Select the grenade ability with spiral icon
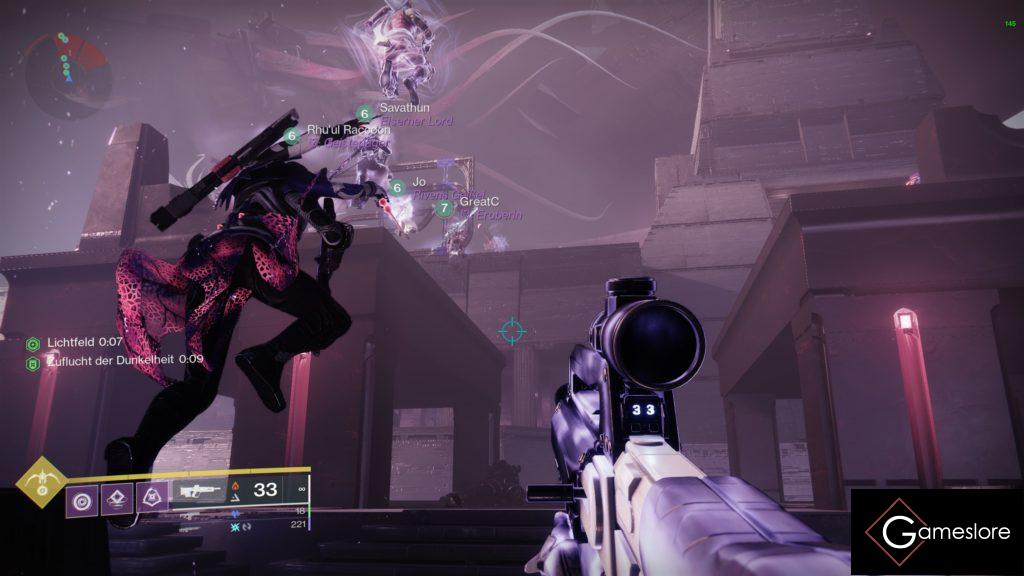Viewport: 1024px width, 576px height. coord(82,497)
